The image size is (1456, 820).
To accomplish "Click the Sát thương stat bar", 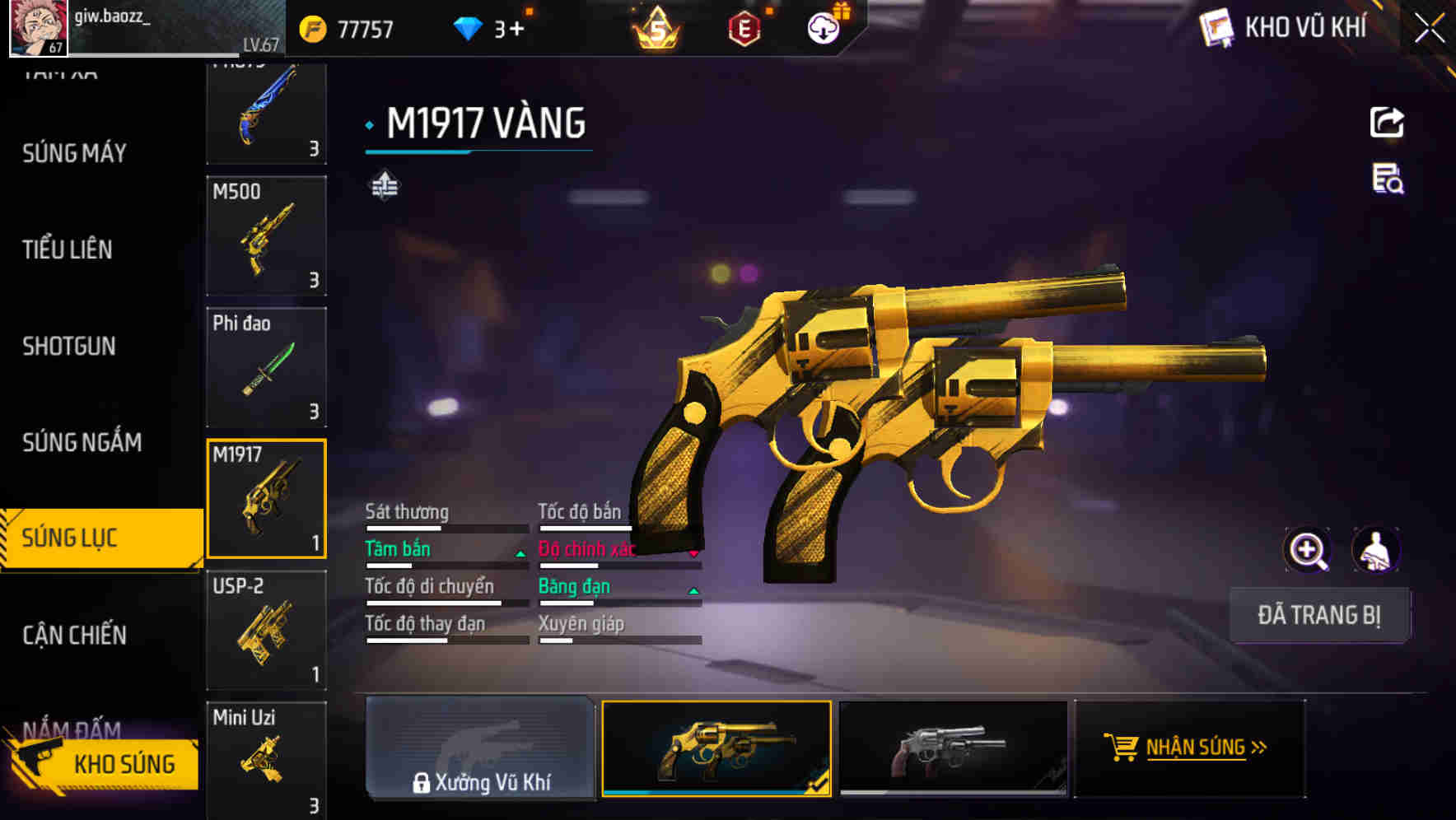I will [445, 528].
